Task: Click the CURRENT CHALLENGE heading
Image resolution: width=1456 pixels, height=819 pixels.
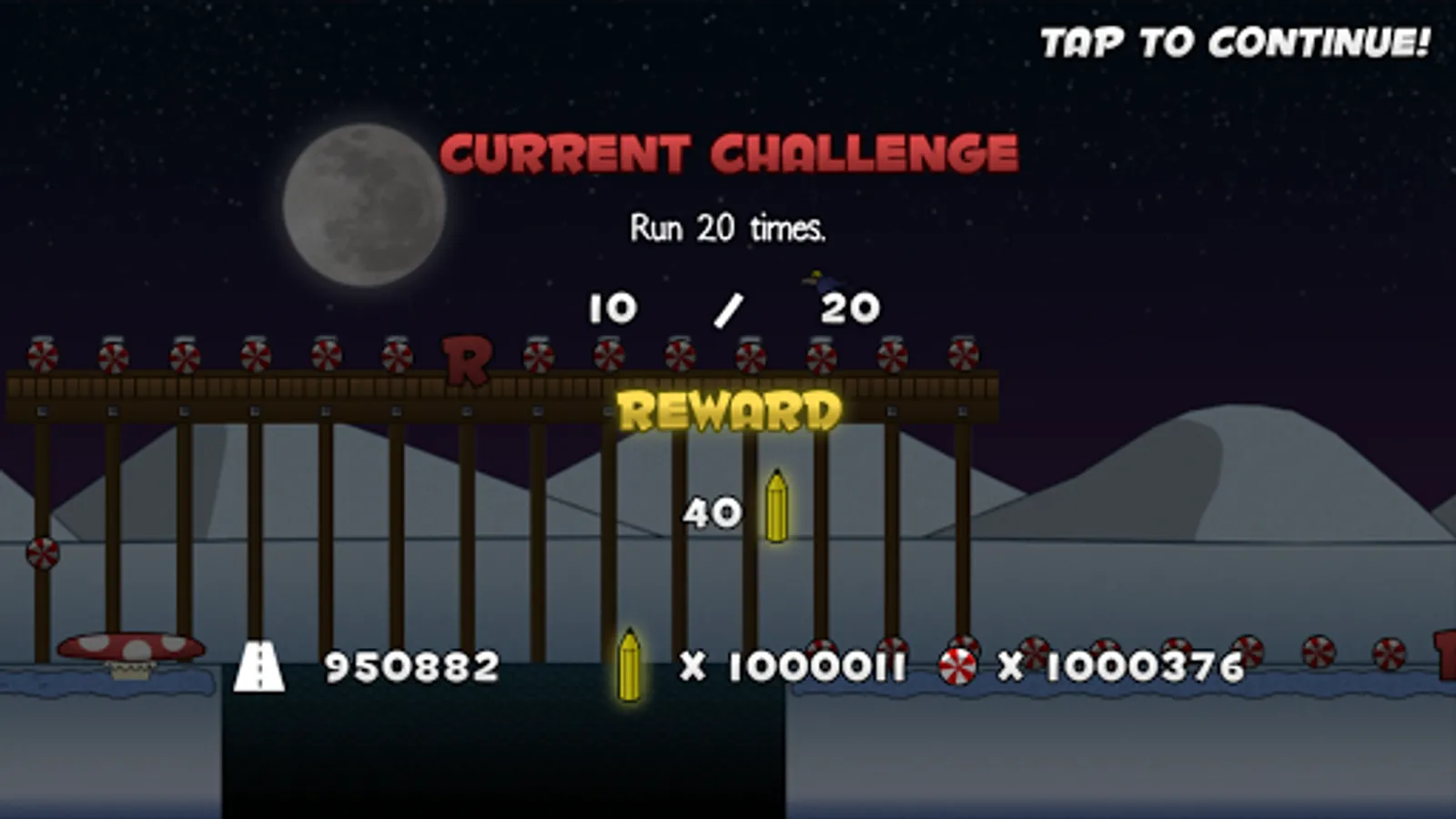Action: 728,151
